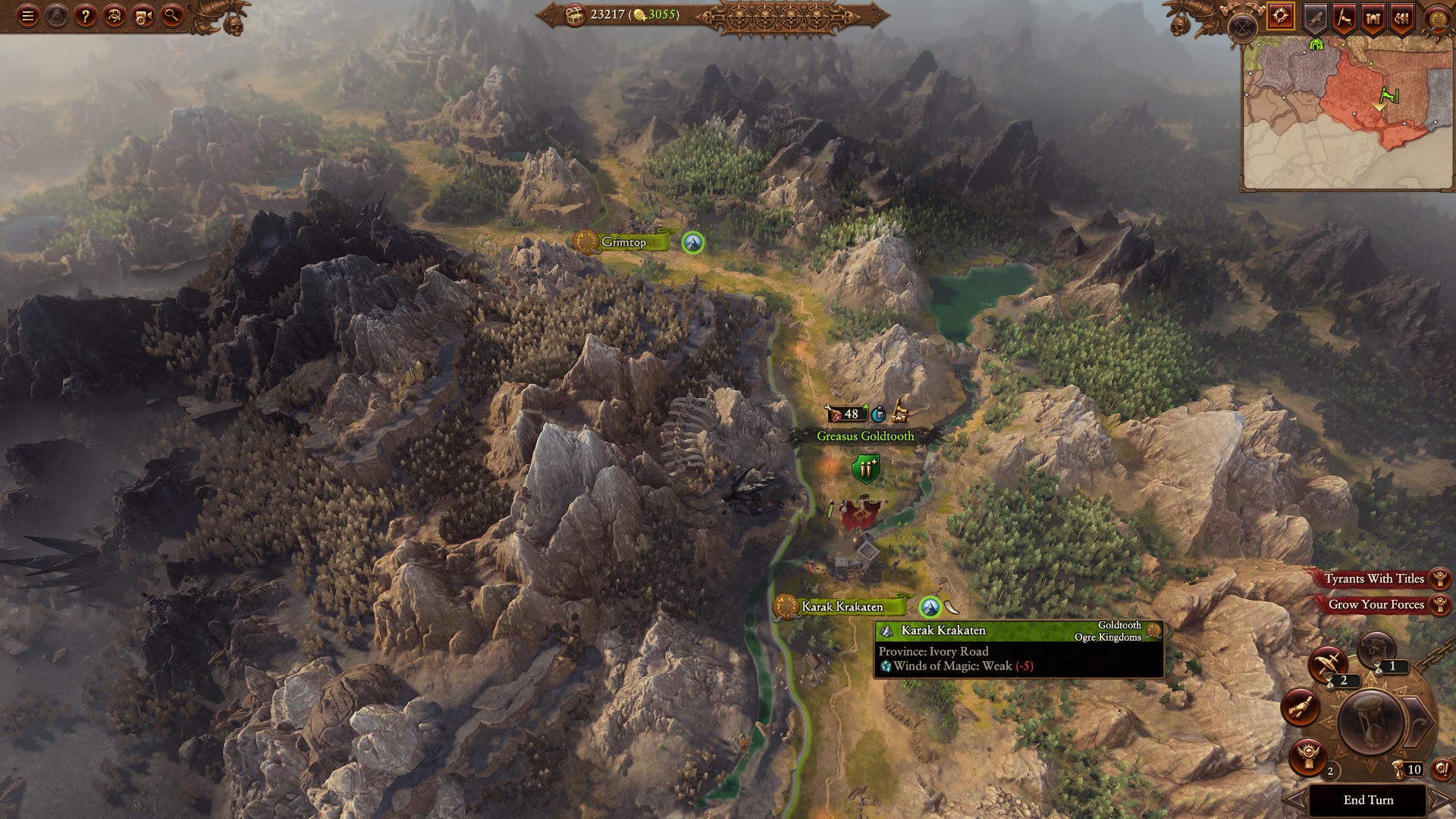This screenshot has width=1456, height=819.
Task: Open the crossed-swords battles icon above the hourglass
Action: pyautogui.click(x=1329, y=665)
